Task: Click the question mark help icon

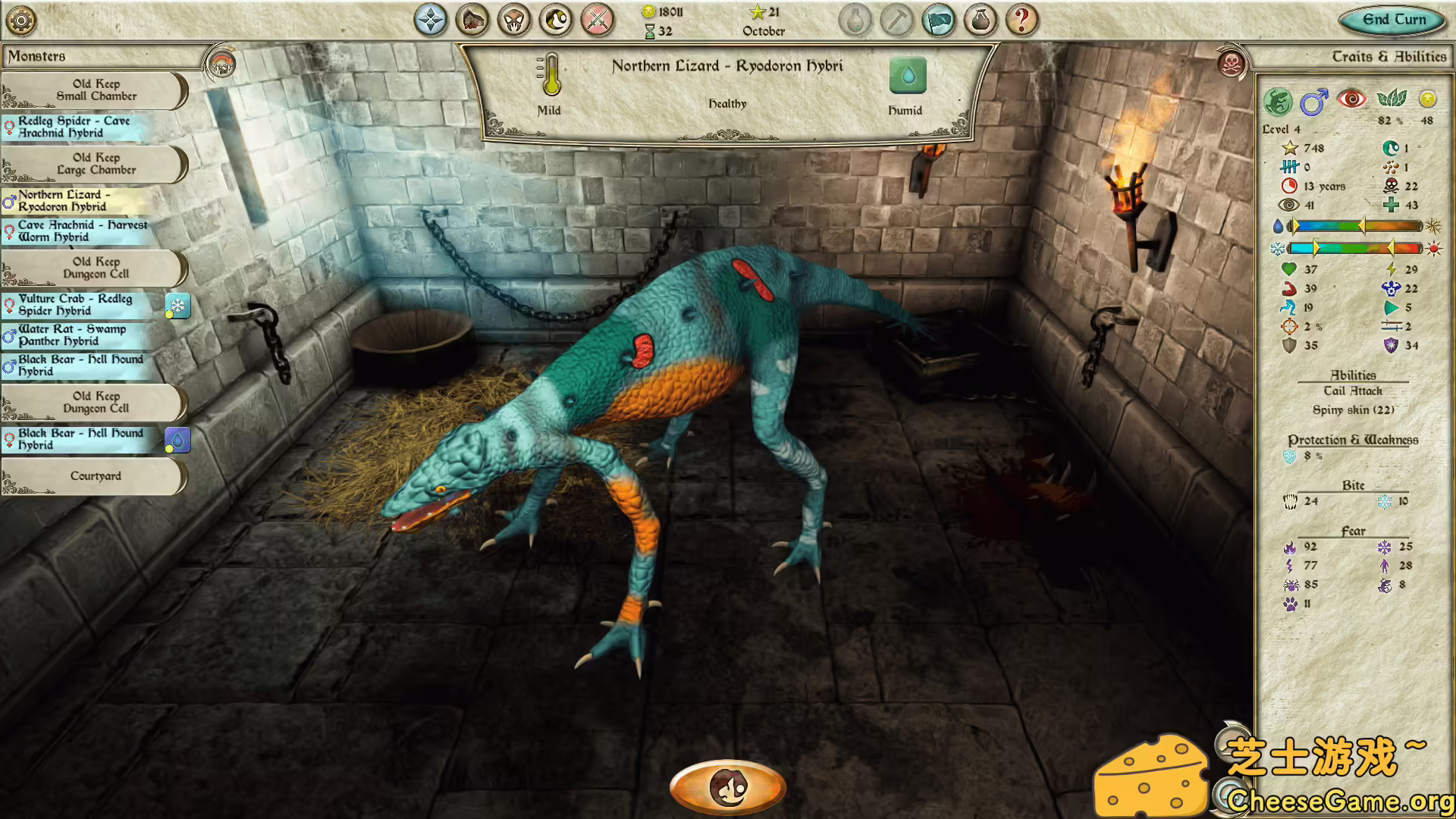Action: pos(1023,20)
